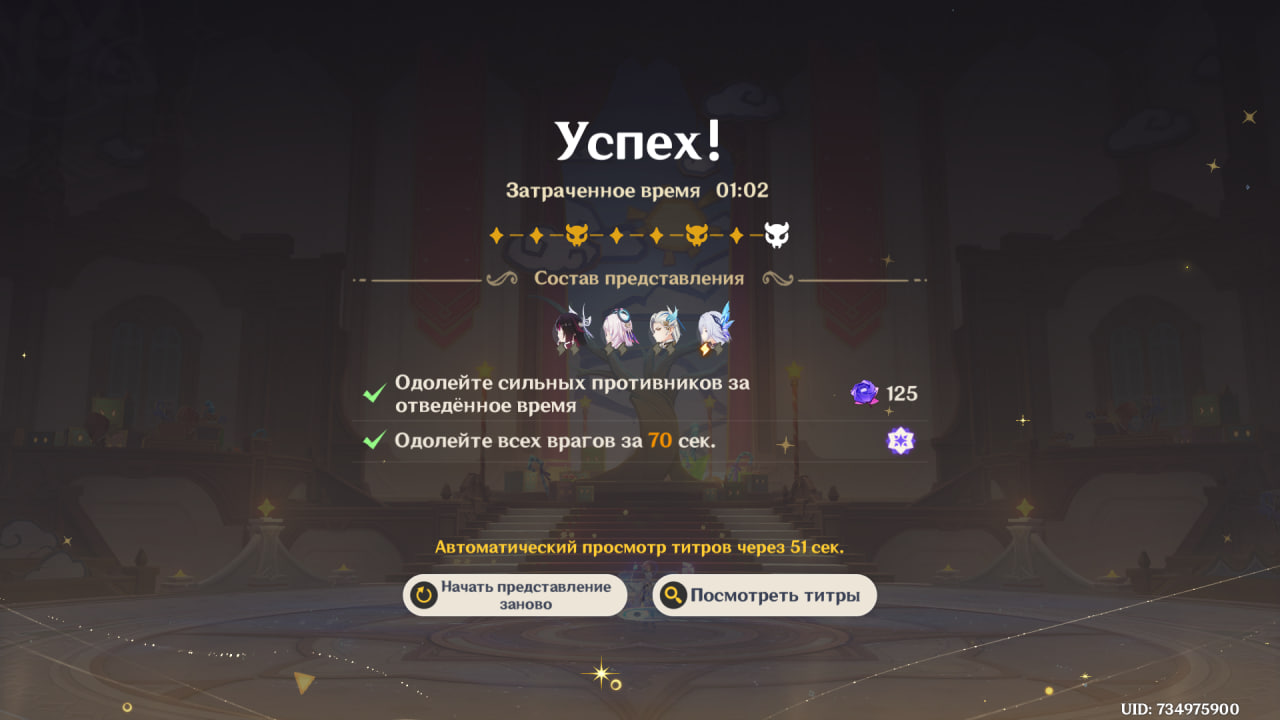Select the white skull final stage marker
The width and height of the screenshot is (1280, 720).
coord(777,236)
